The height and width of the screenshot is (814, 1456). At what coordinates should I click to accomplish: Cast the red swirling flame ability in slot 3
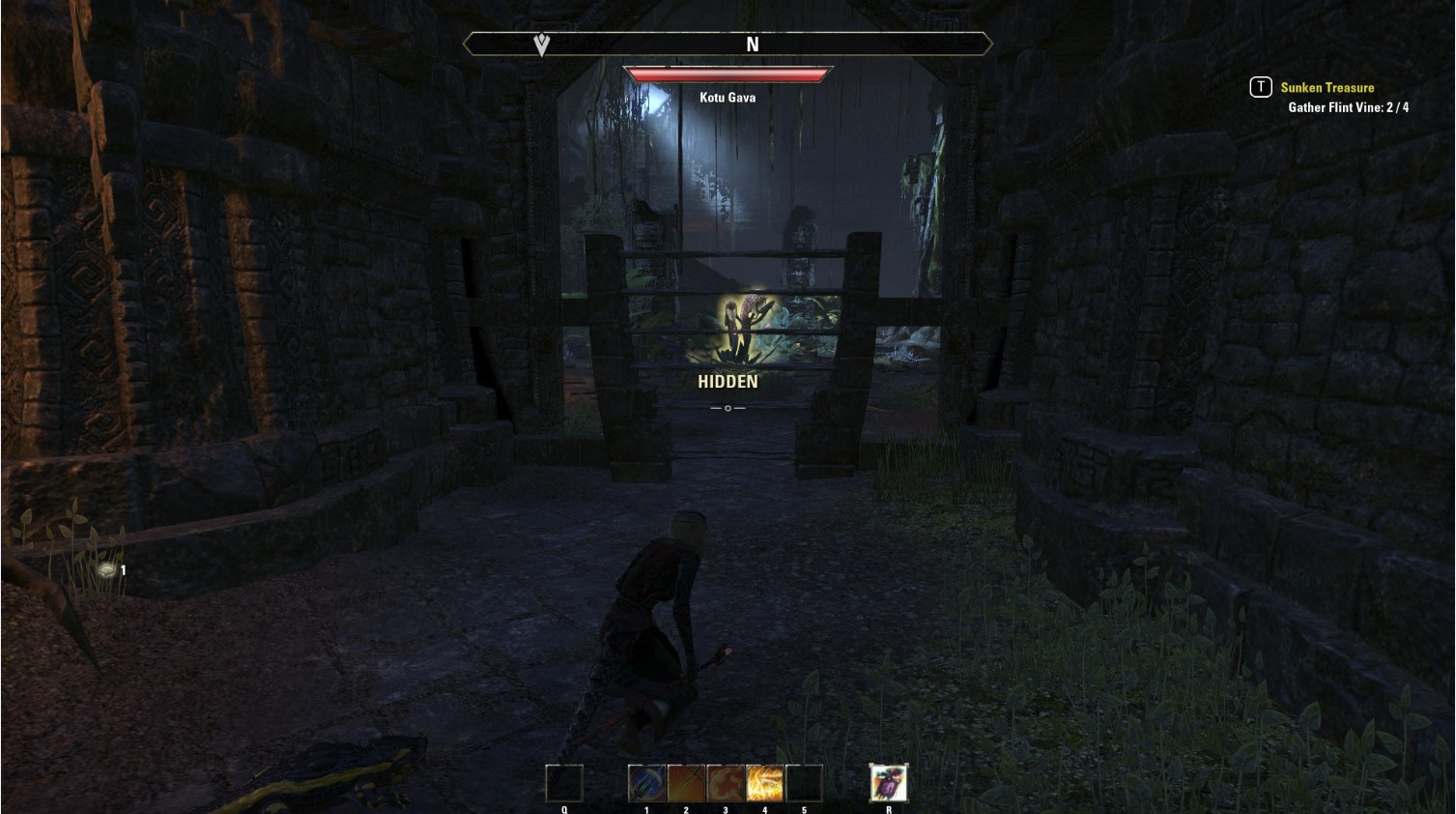coord(726,783)
